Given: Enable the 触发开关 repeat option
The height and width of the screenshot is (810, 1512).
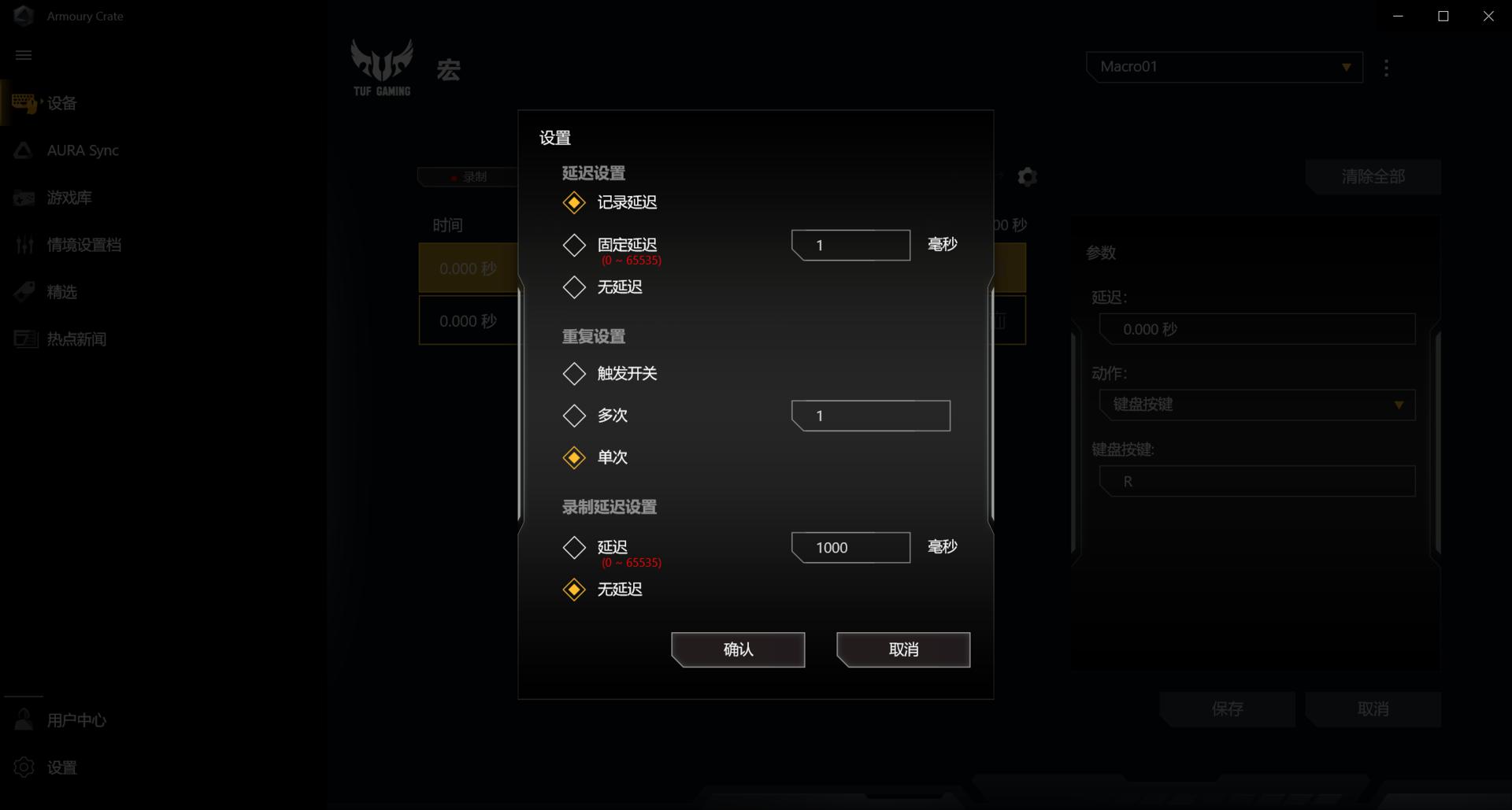Looking at the screenshot, I should (x=574, y=373).
